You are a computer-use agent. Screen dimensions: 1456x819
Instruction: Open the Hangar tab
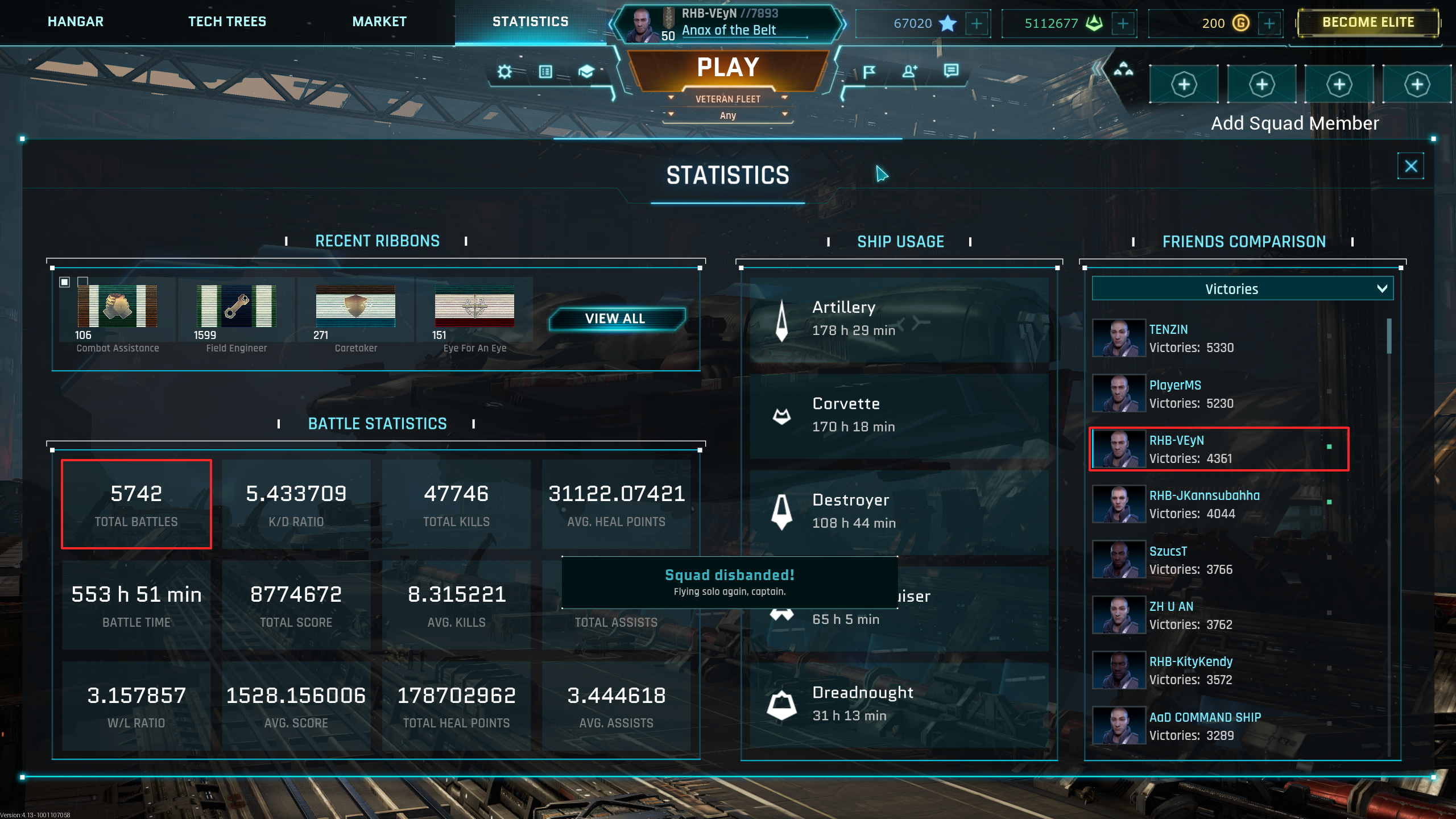point(76,22)
